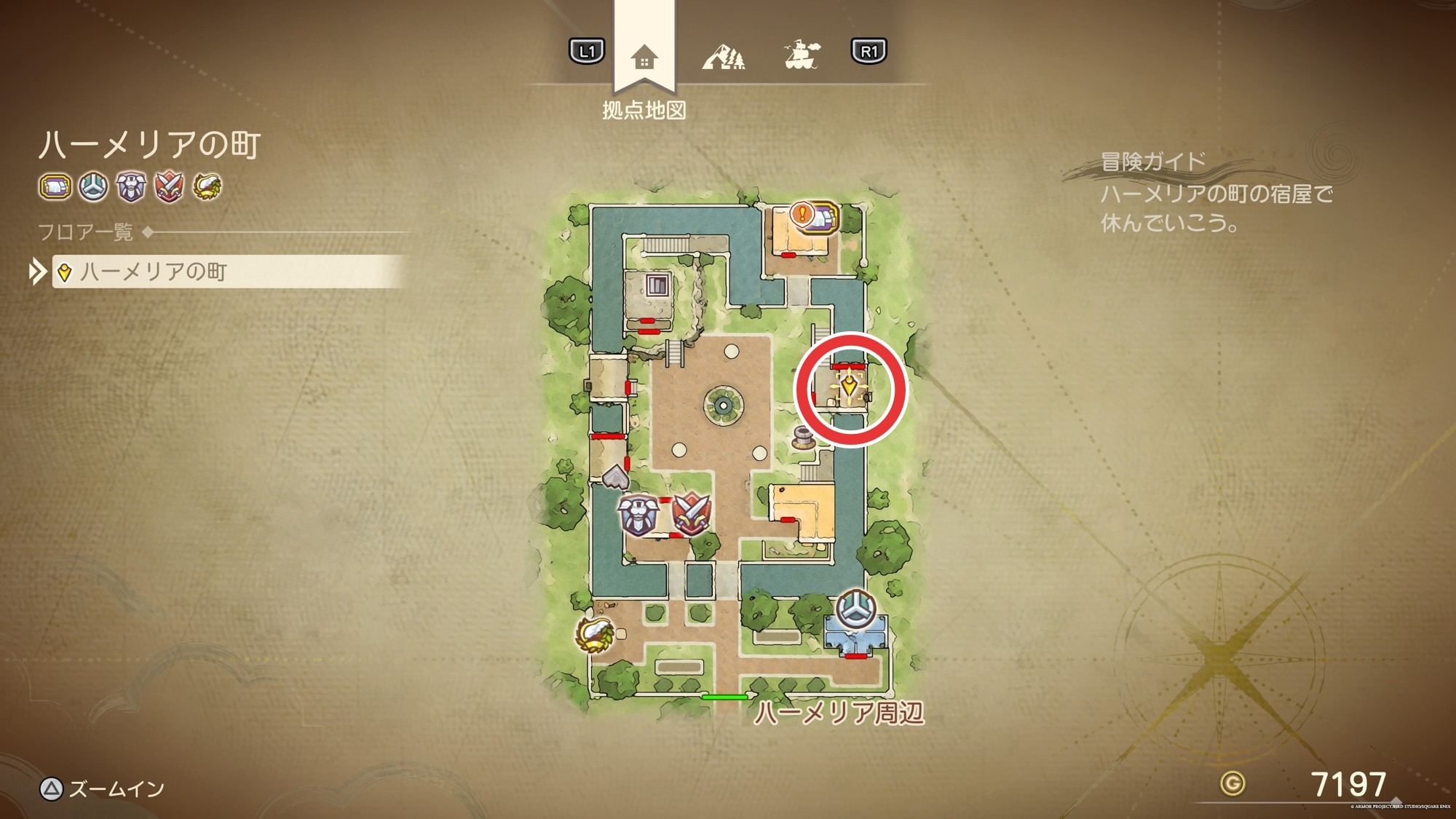Select the armor shop marker on the map
The width and height of the screenshot is (1456, 819).
tap(638, 515)
